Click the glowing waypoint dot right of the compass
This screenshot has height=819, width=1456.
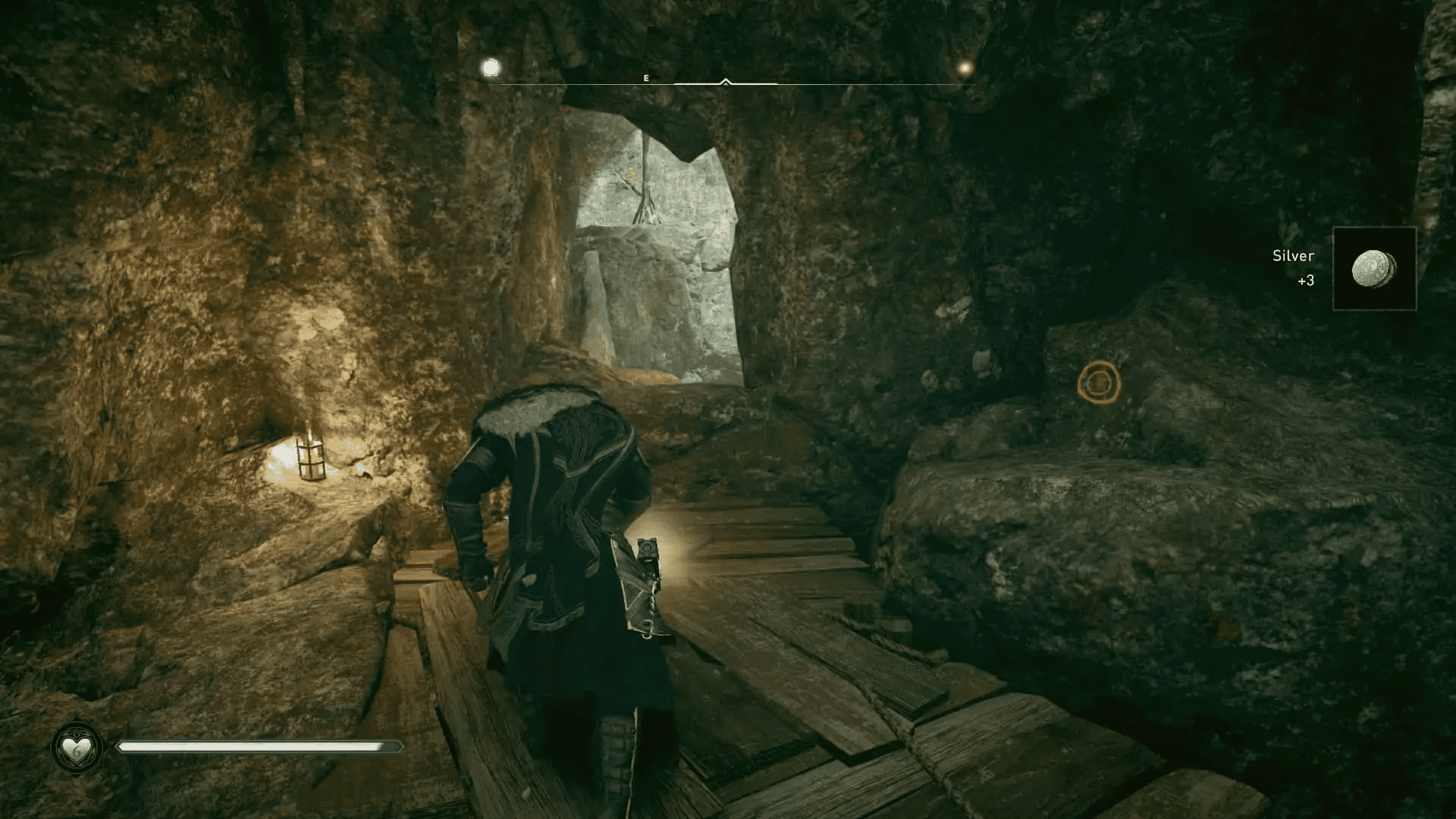[963, 68]
